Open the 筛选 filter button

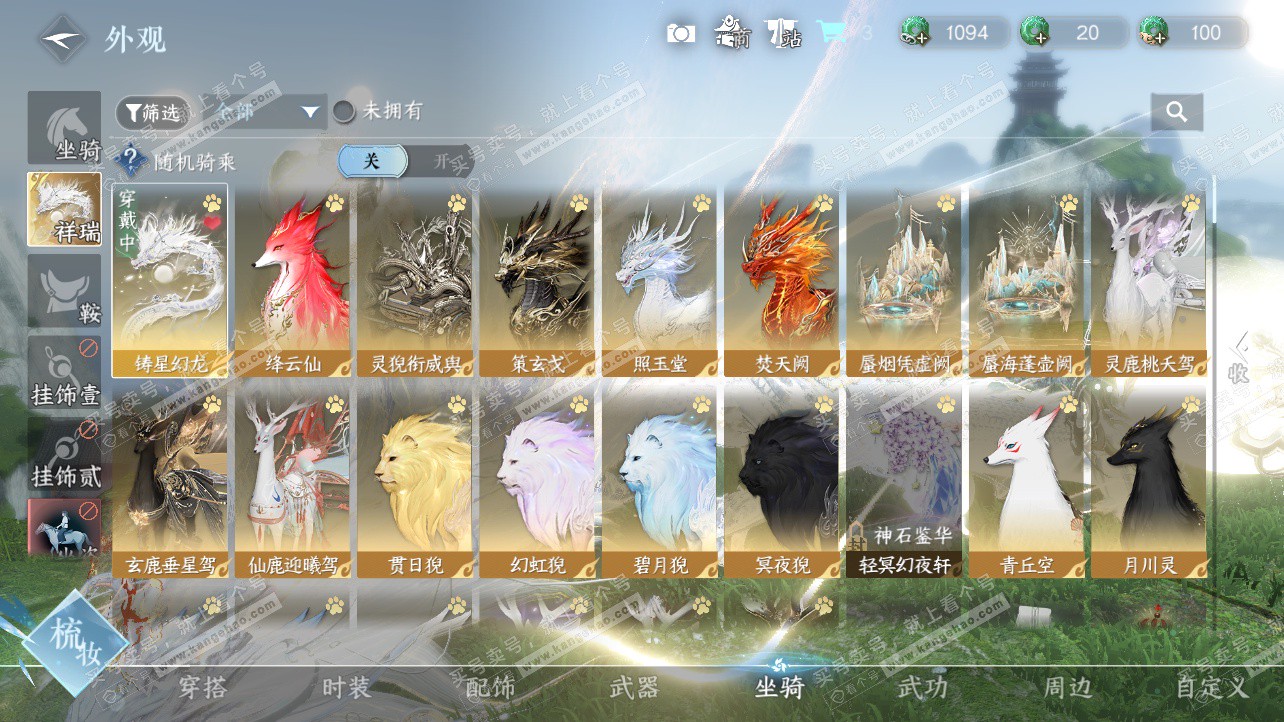tap(152, 113)
